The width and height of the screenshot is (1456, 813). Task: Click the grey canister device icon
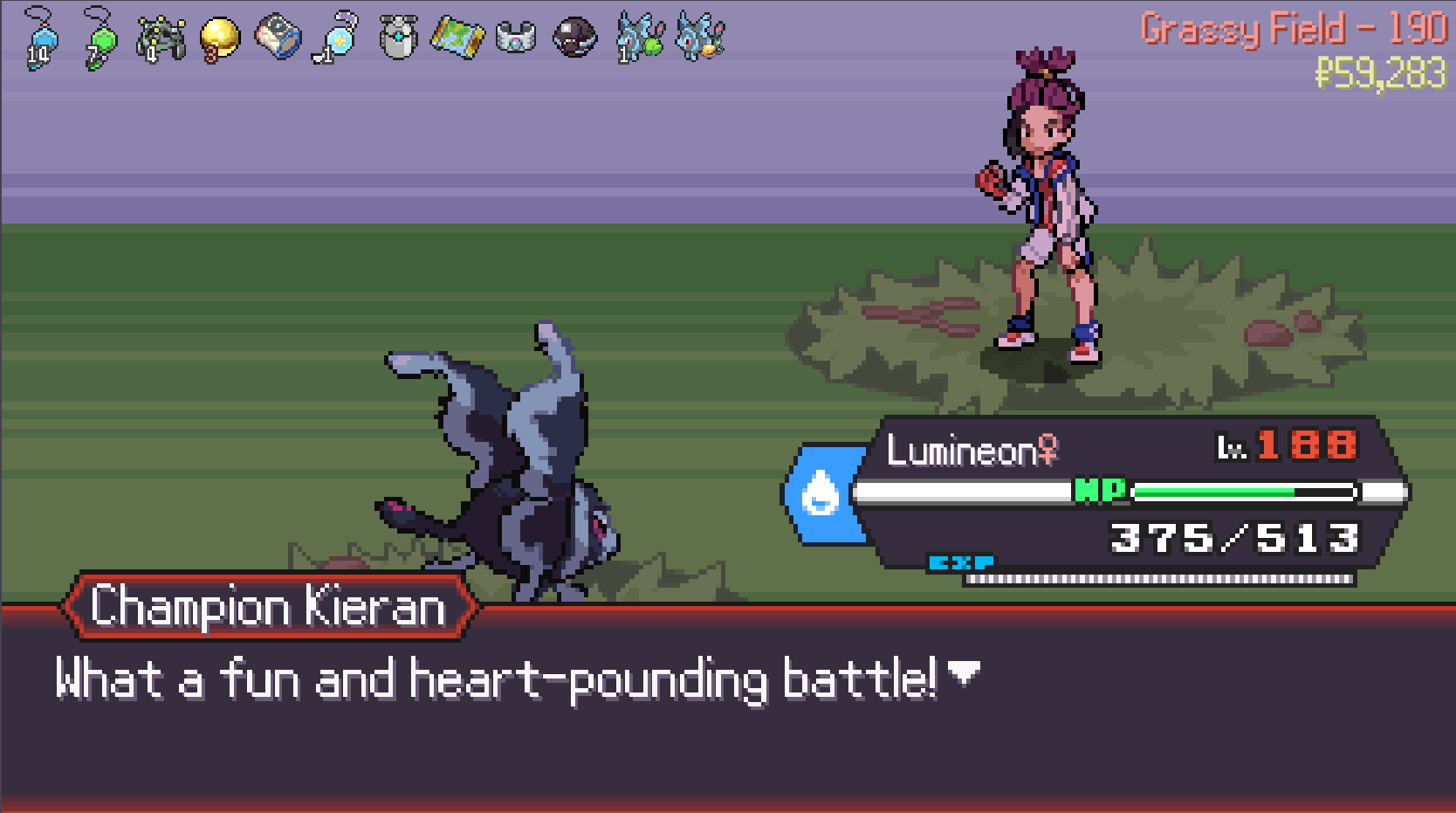398,38
